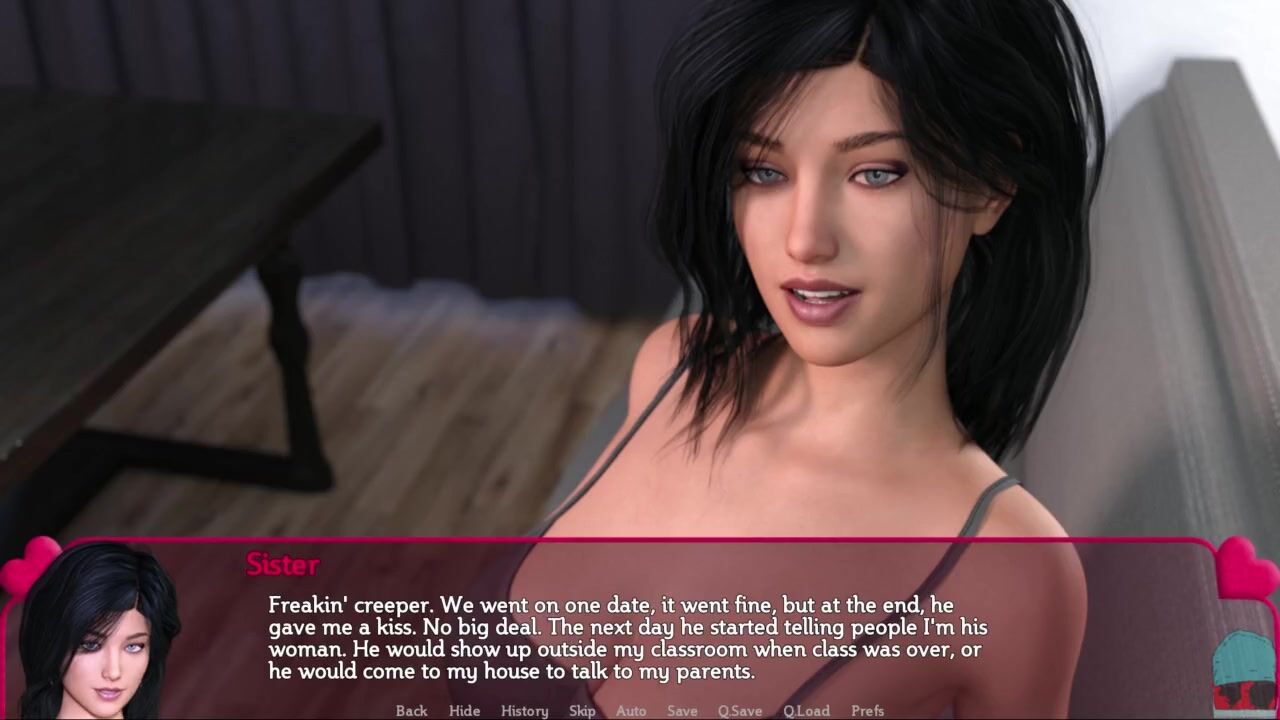Viewport: 1280px width, 720px height.
Task: Activate Skip to fast-forward dialogue
Action: 582,711
